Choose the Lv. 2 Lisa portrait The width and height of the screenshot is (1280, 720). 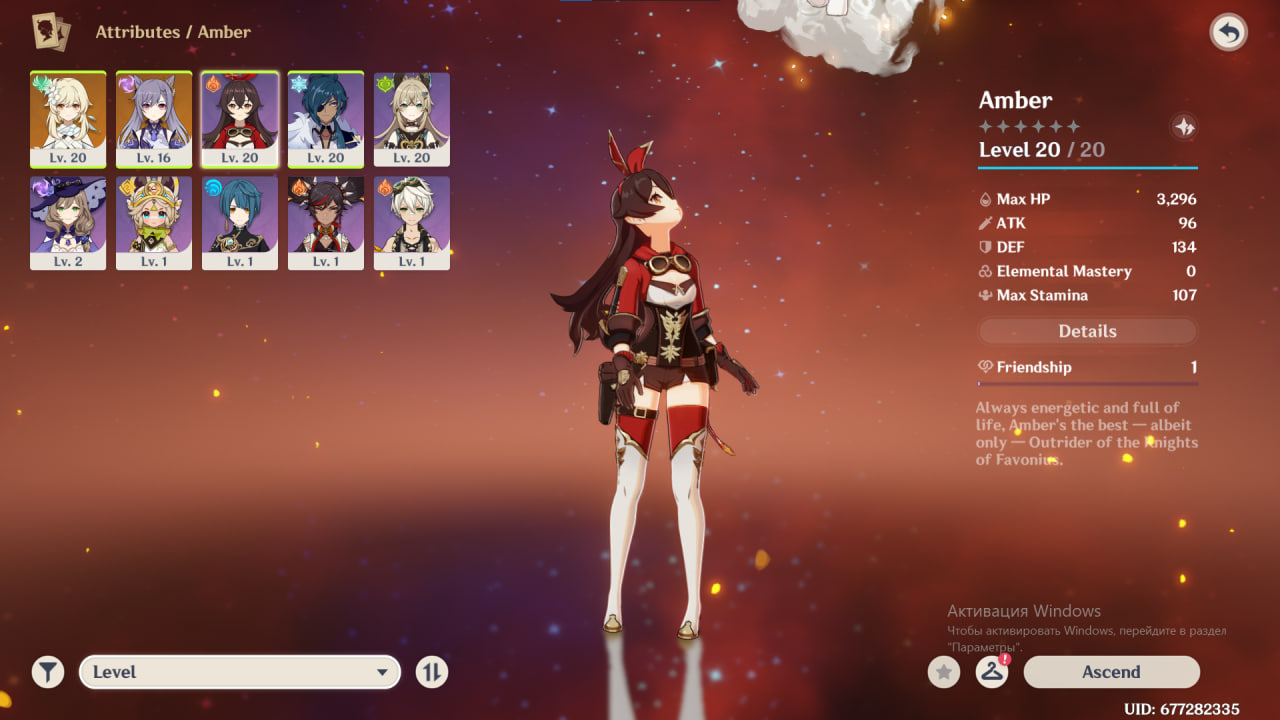68,223
